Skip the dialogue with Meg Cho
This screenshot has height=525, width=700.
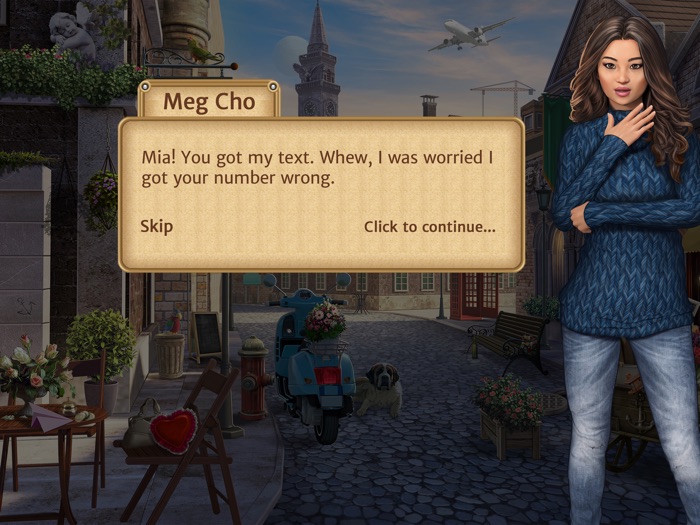(x=156, y=226)
